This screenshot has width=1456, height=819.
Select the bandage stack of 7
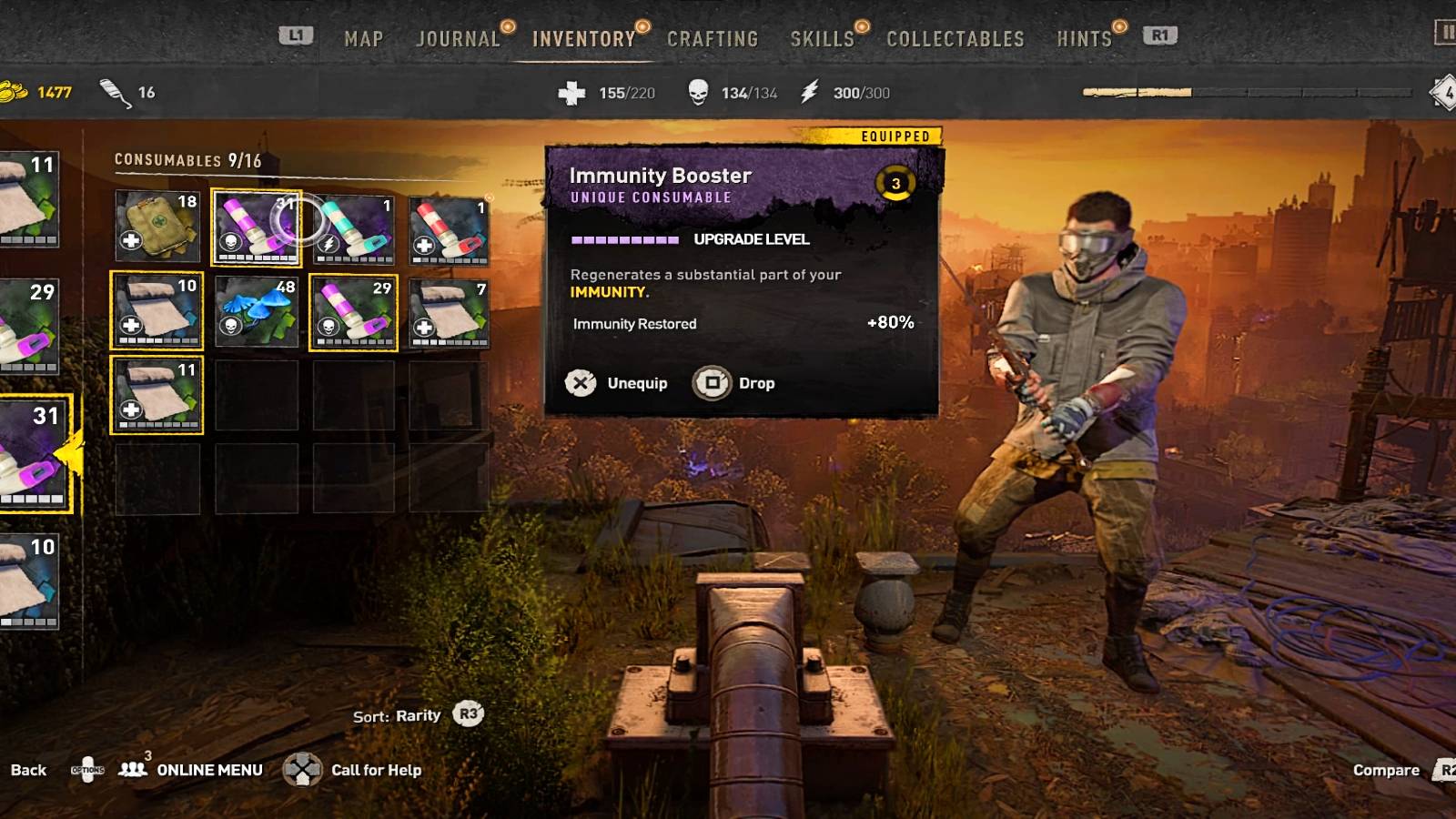[x=449, y=312]
